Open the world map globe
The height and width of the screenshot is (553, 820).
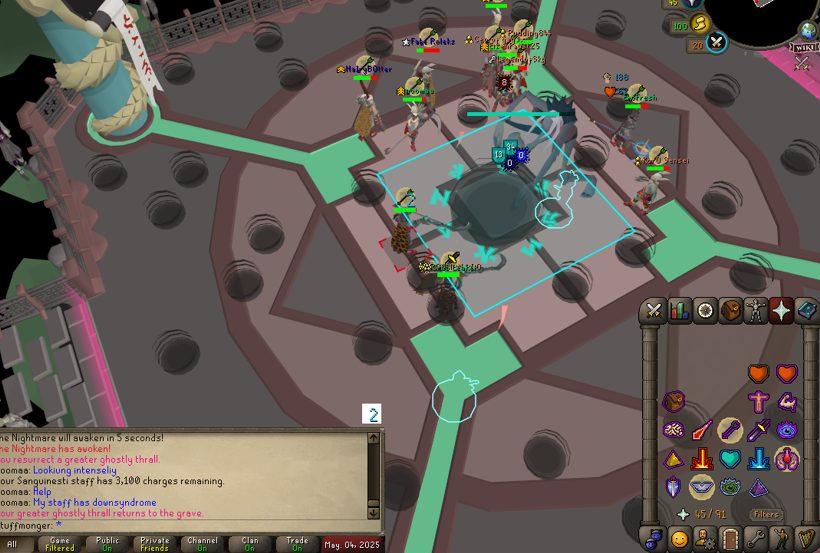[808, 30]
